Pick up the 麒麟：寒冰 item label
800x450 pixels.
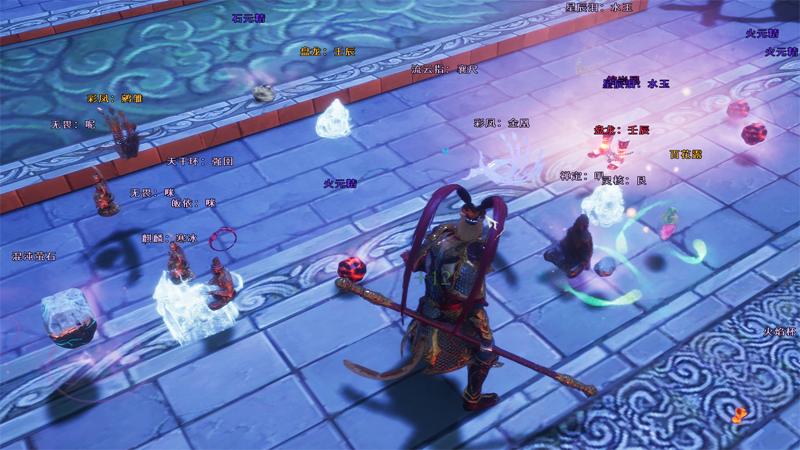pyautogui.click(x=170, y=238)
